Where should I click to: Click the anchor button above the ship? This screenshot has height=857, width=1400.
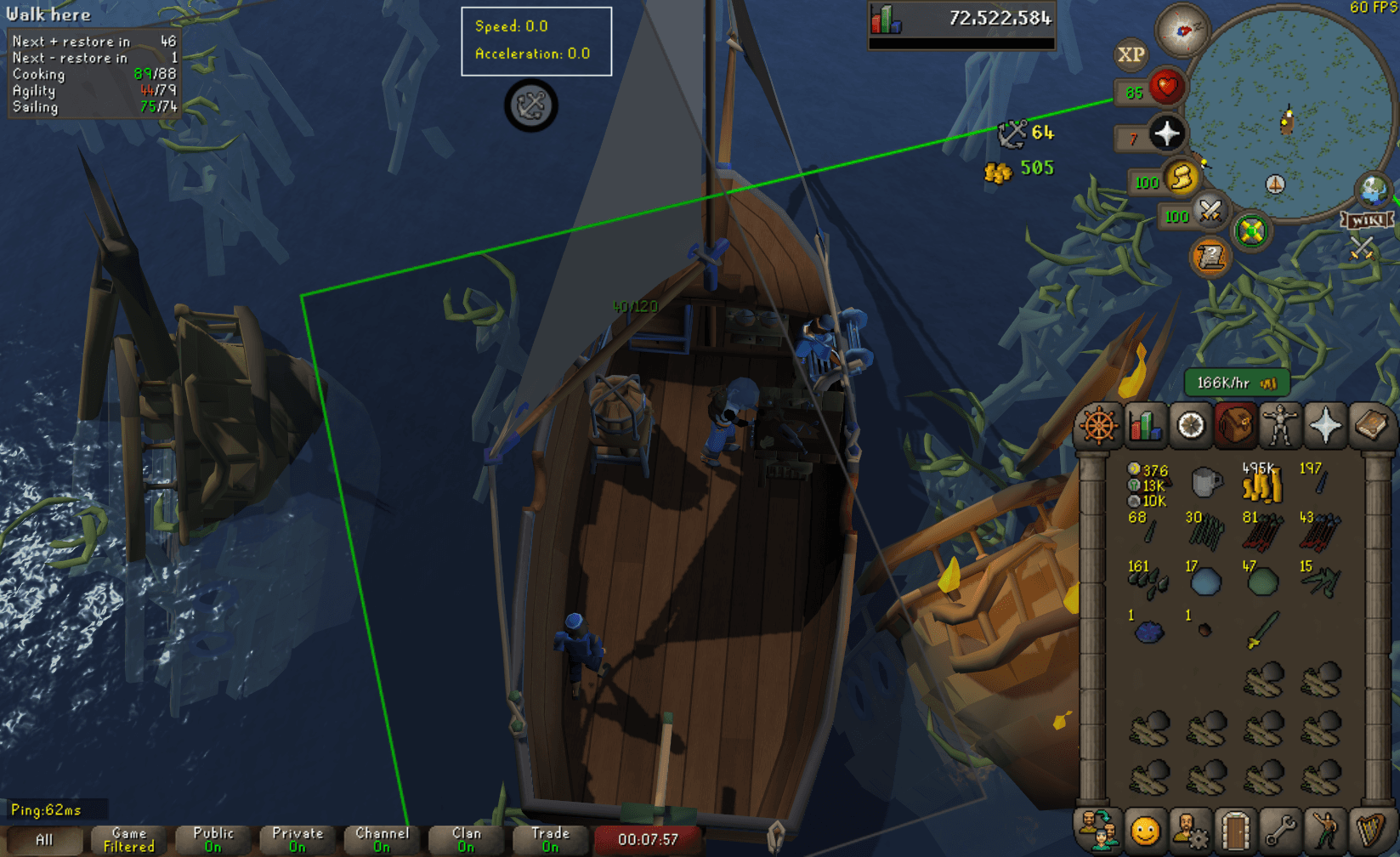click(x=530, y=108)
